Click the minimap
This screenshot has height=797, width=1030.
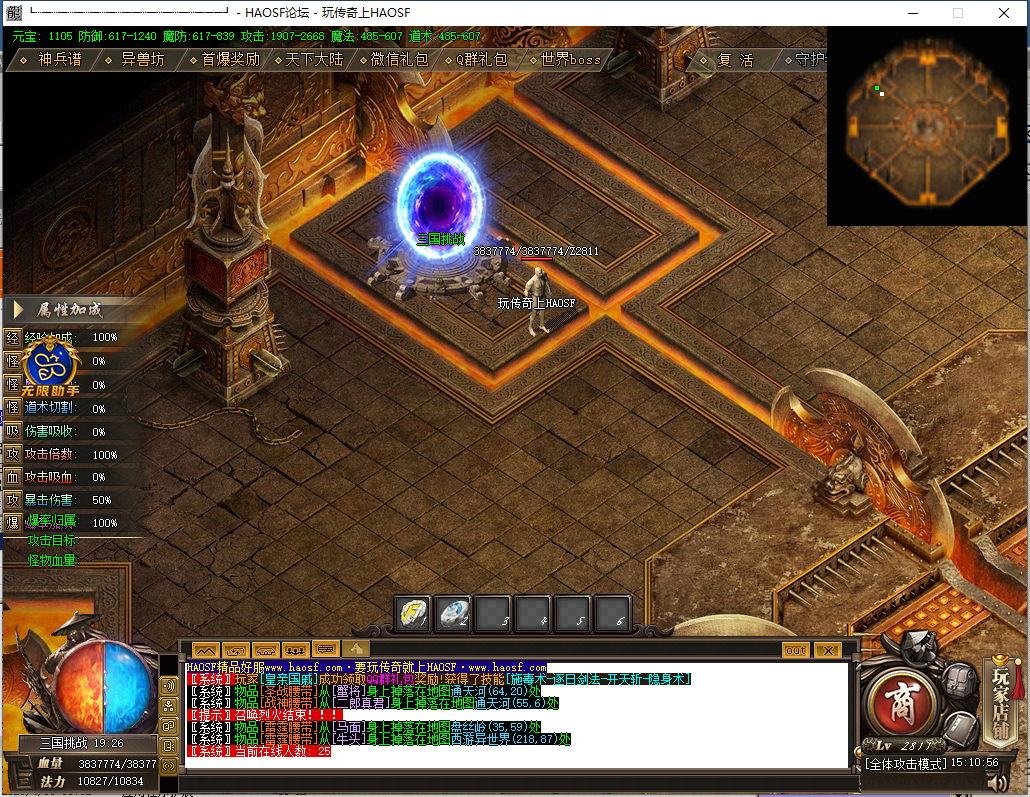tap(927, 126)
